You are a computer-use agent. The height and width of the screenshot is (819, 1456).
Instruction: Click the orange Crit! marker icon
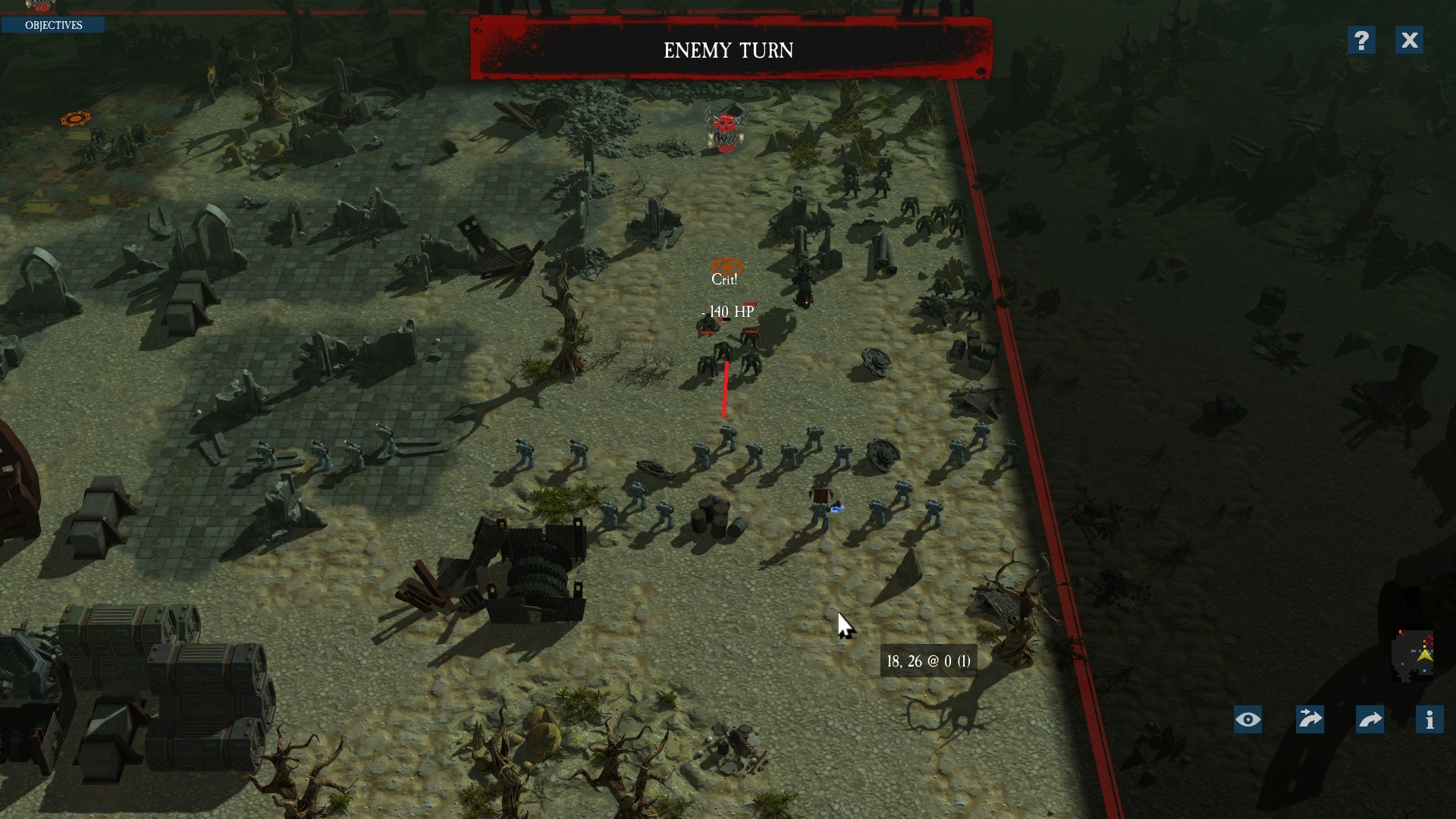726,268
